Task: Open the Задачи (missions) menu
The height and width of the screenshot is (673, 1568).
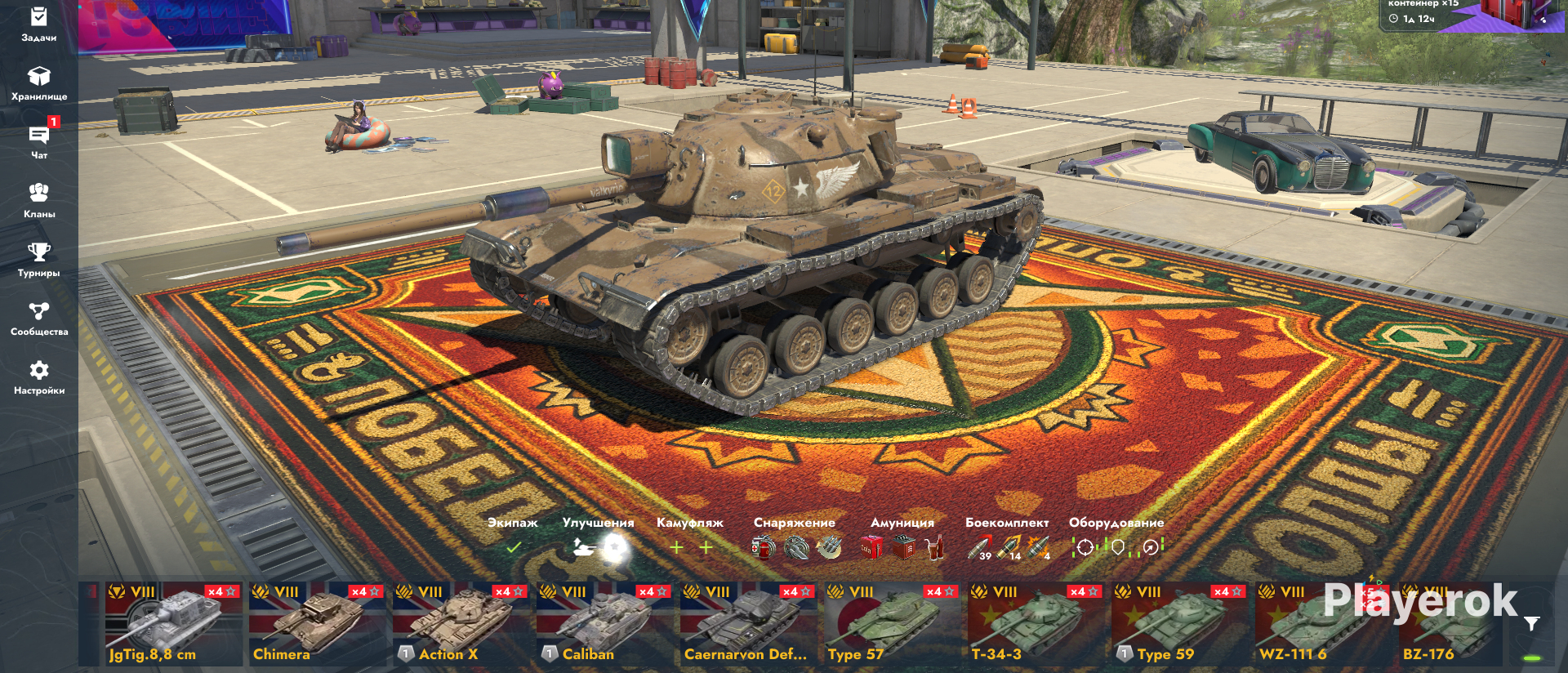Action: (x=38, y=24)
